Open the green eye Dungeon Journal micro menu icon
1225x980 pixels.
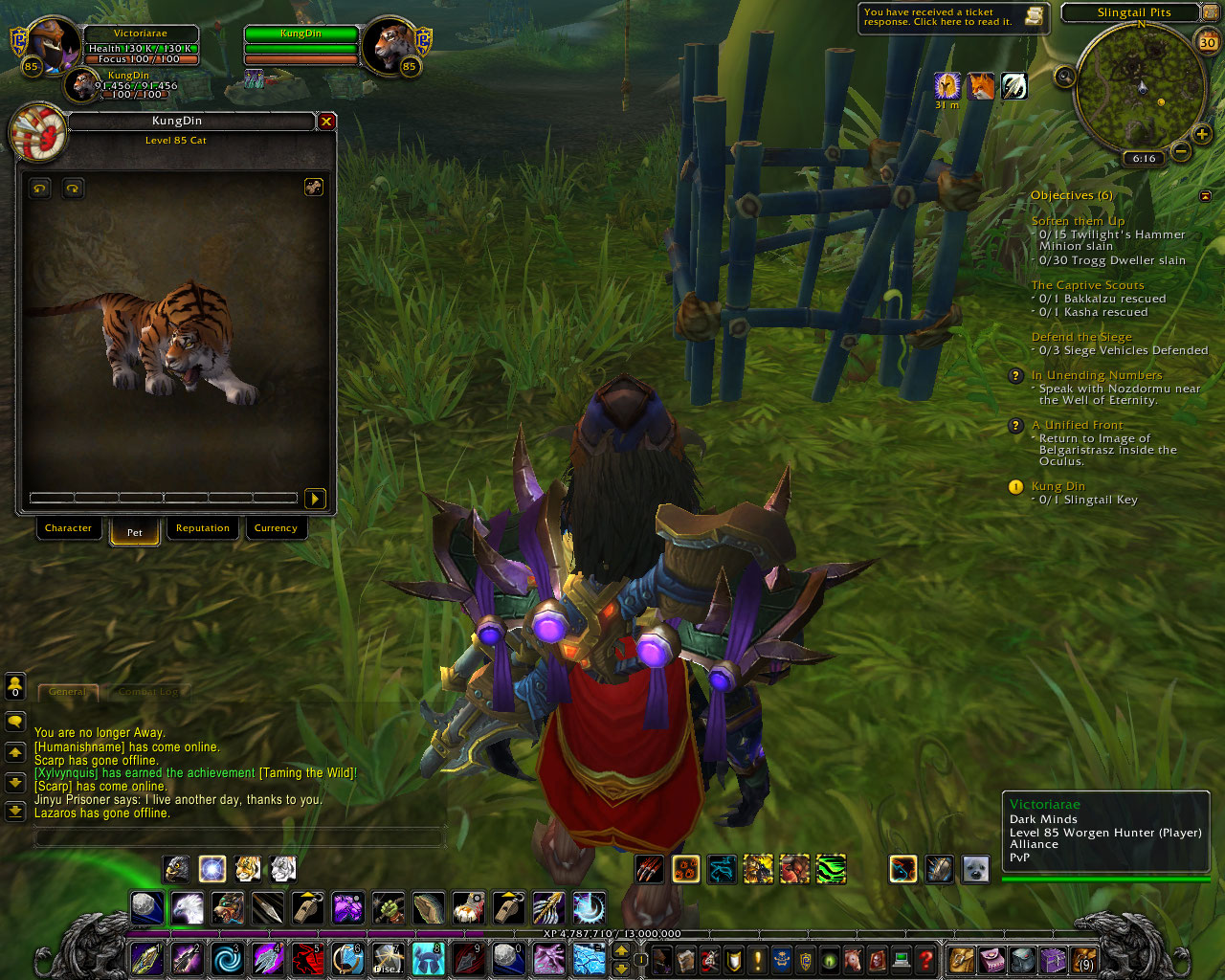click(829, 961)
